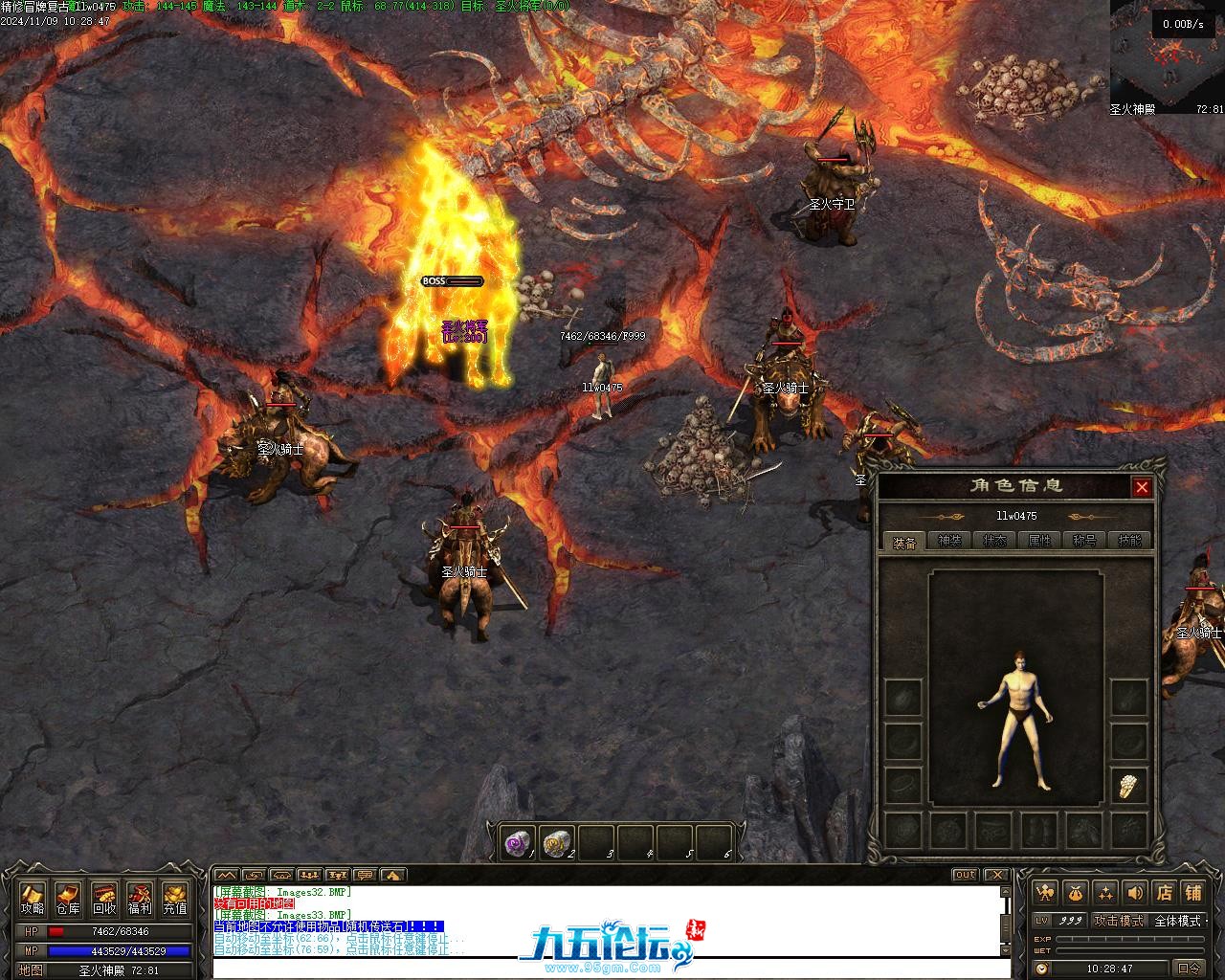
Task: Open the bag pouch icon
Action: pyautogui.click(x=1076, y=892)
